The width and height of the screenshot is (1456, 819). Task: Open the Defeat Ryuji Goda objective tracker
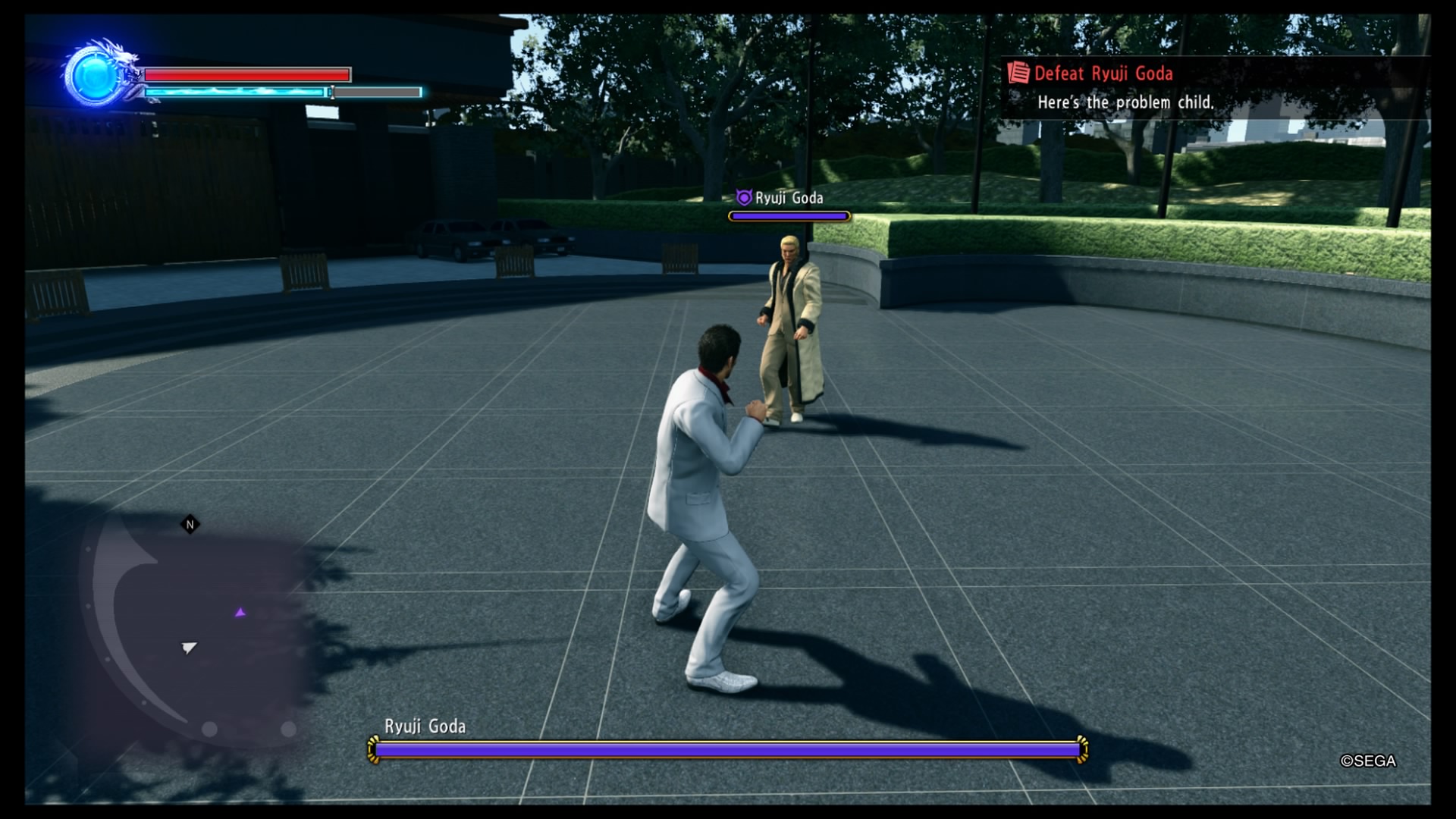1103,74
